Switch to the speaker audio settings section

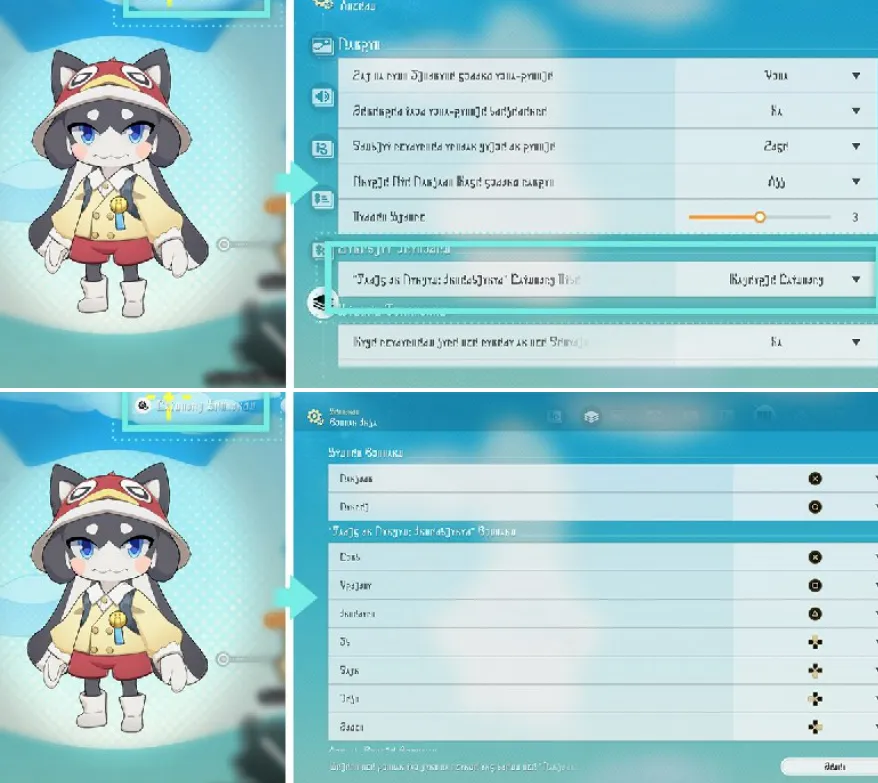click(x=321, y=97)
